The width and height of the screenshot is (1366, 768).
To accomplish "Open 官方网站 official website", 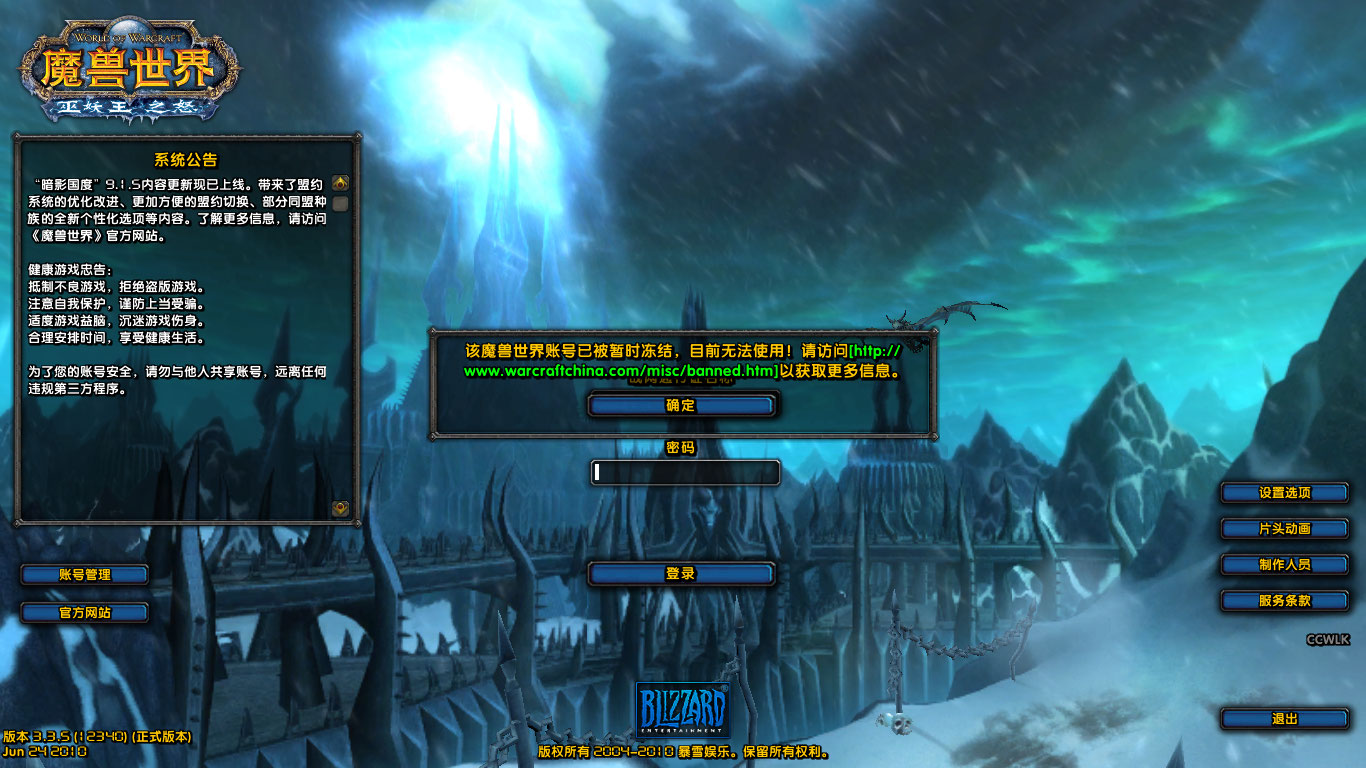I will [x=84, y=612].
